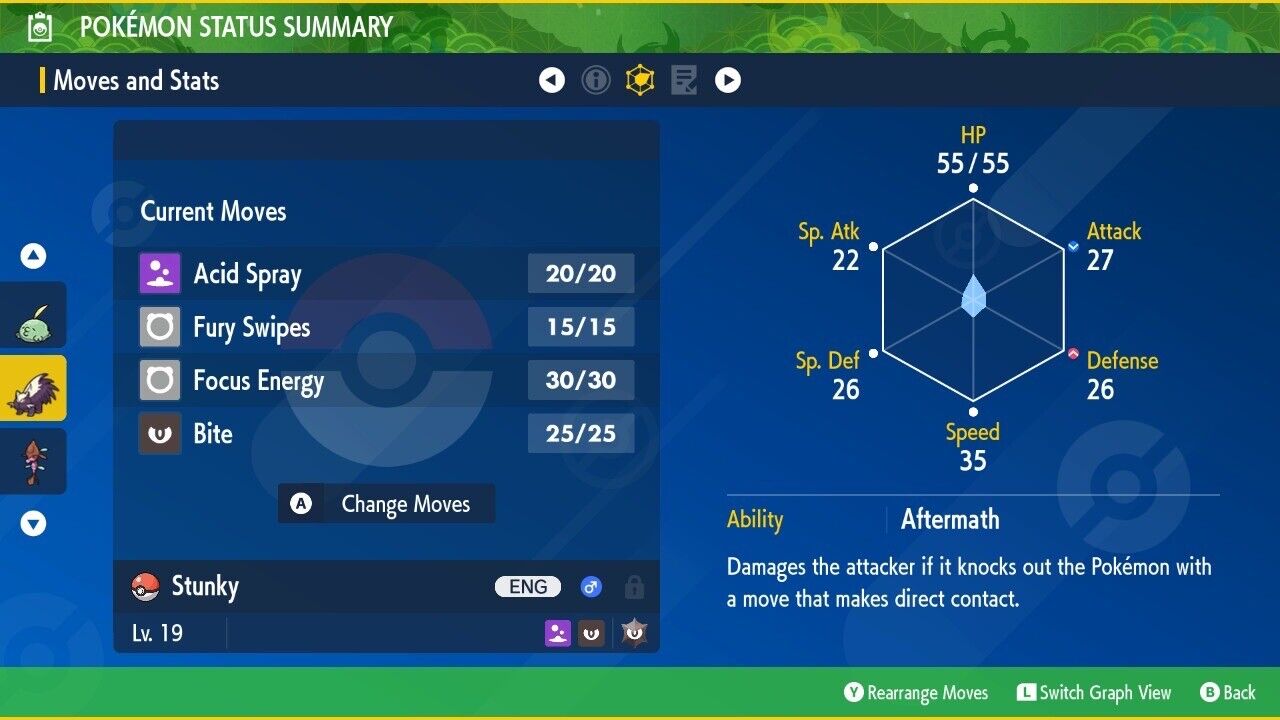Choose the Fury Swipes move row
The image size is (1280, 720).
(386, 327)
